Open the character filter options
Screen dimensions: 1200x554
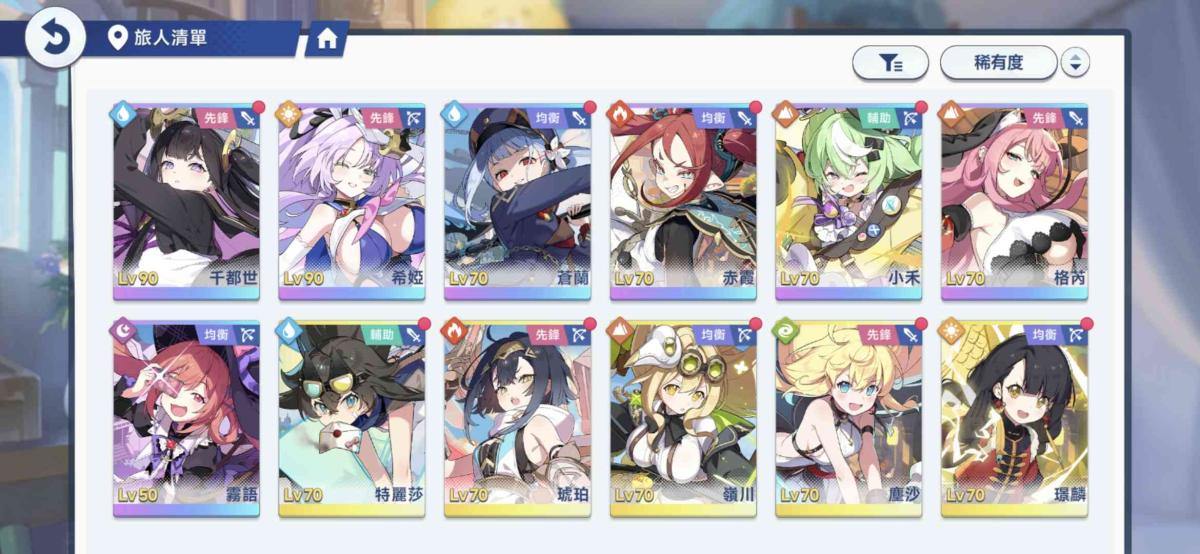[x=890, y=63]
